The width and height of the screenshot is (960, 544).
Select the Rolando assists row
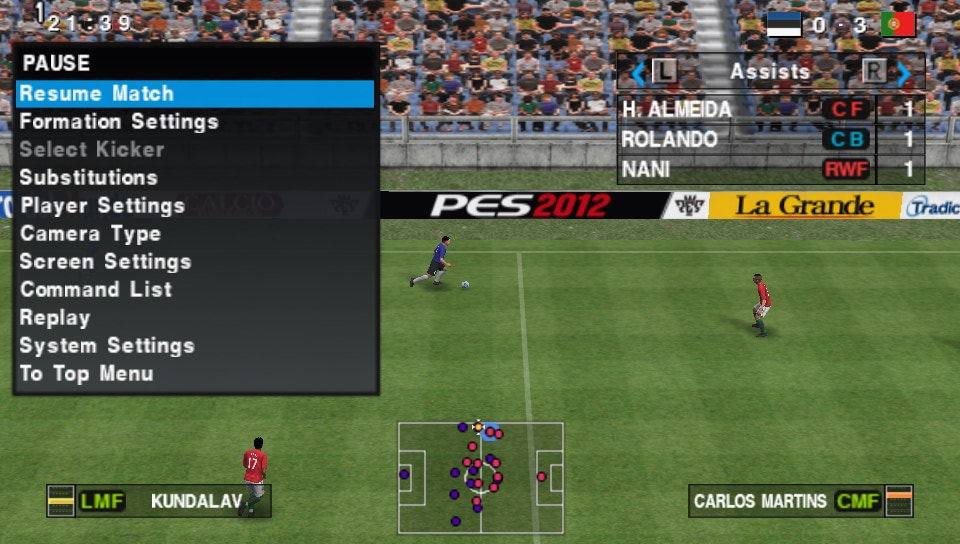coord(770,139)
